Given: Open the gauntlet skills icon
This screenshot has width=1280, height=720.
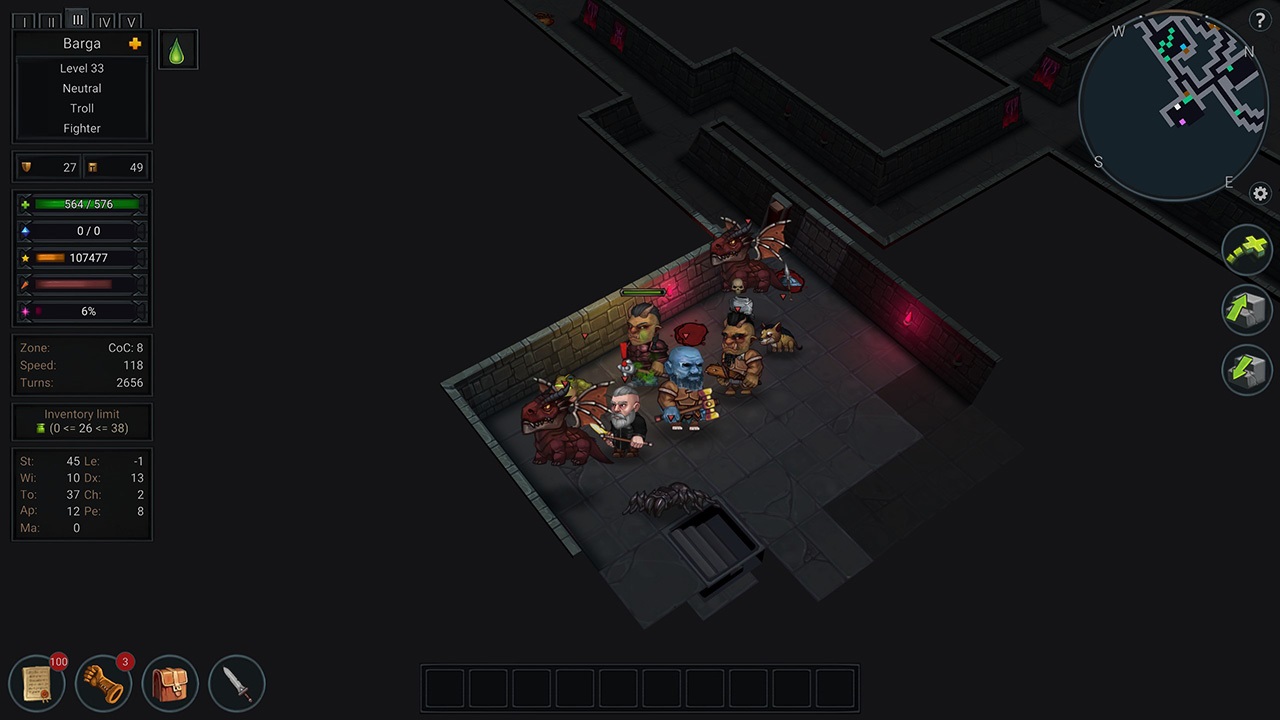Looking at the screenshot, I should click(103, 682).
